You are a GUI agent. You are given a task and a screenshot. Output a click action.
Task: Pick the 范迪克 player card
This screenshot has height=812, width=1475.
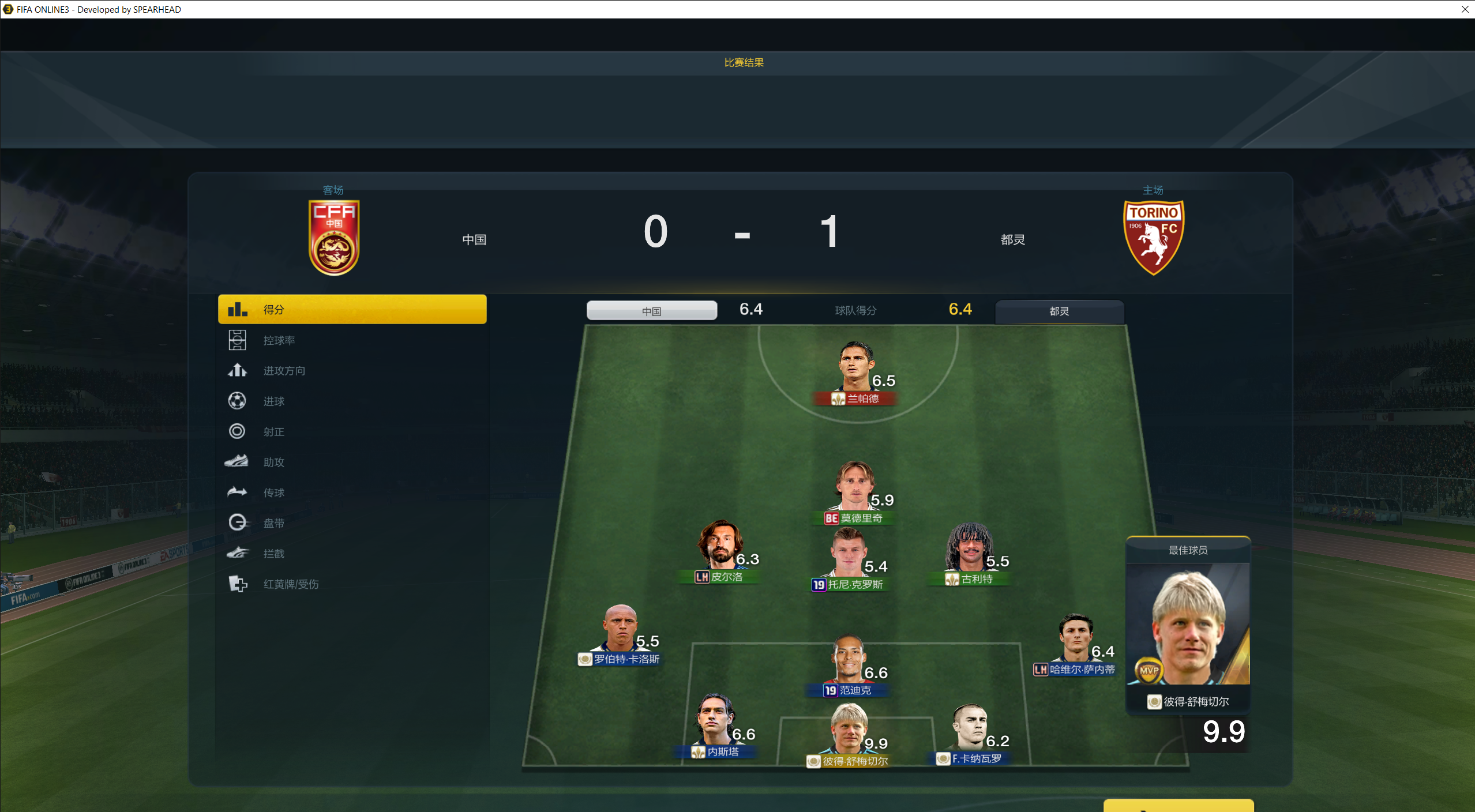tap(848, 664)
